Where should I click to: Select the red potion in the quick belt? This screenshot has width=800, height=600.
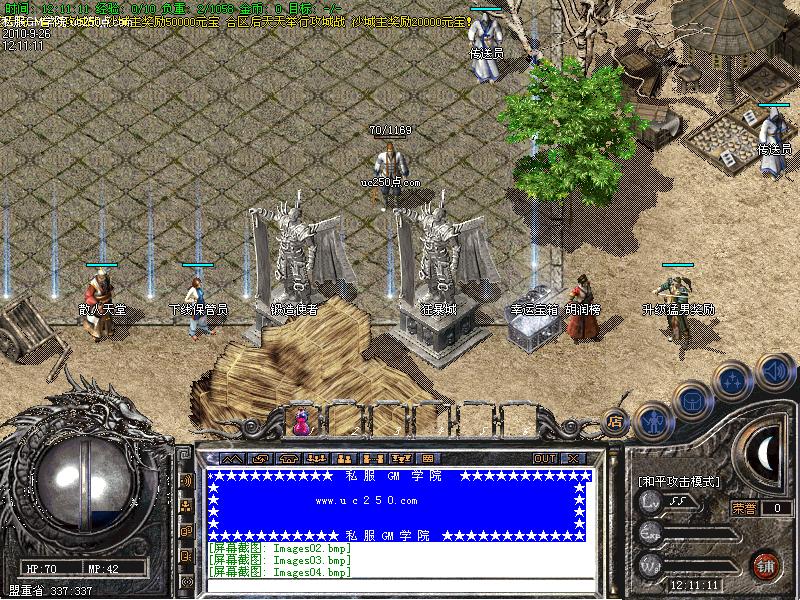tap(300, 422)
